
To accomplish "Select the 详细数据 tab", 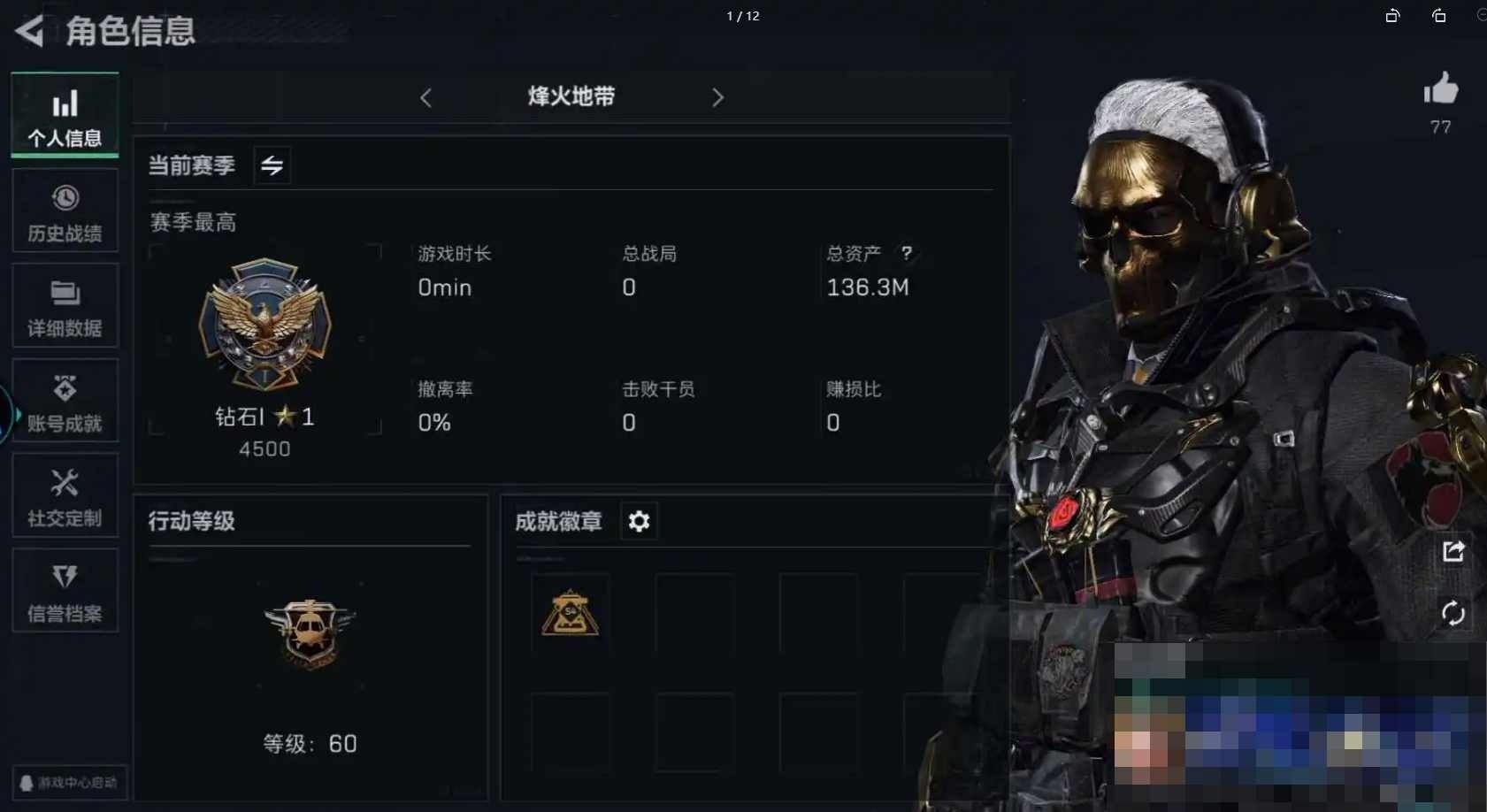I will click(65, 306).
